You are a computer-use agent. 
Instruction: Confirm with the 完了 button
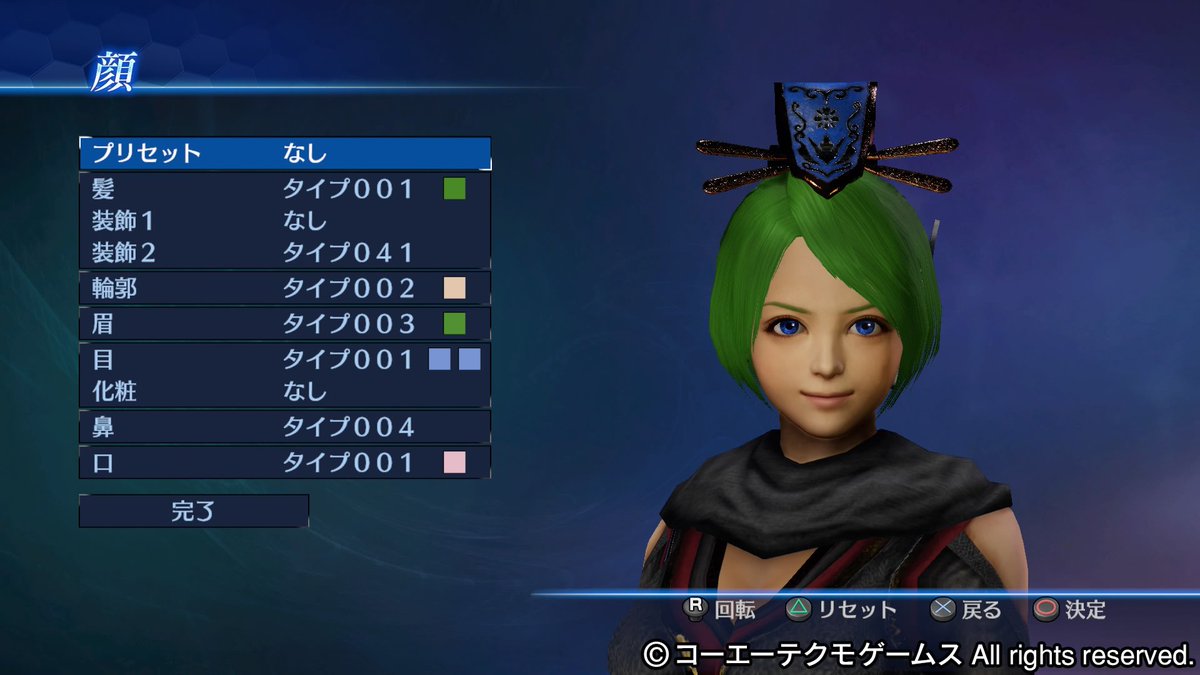pyautogui.click(x=194, y=511)
